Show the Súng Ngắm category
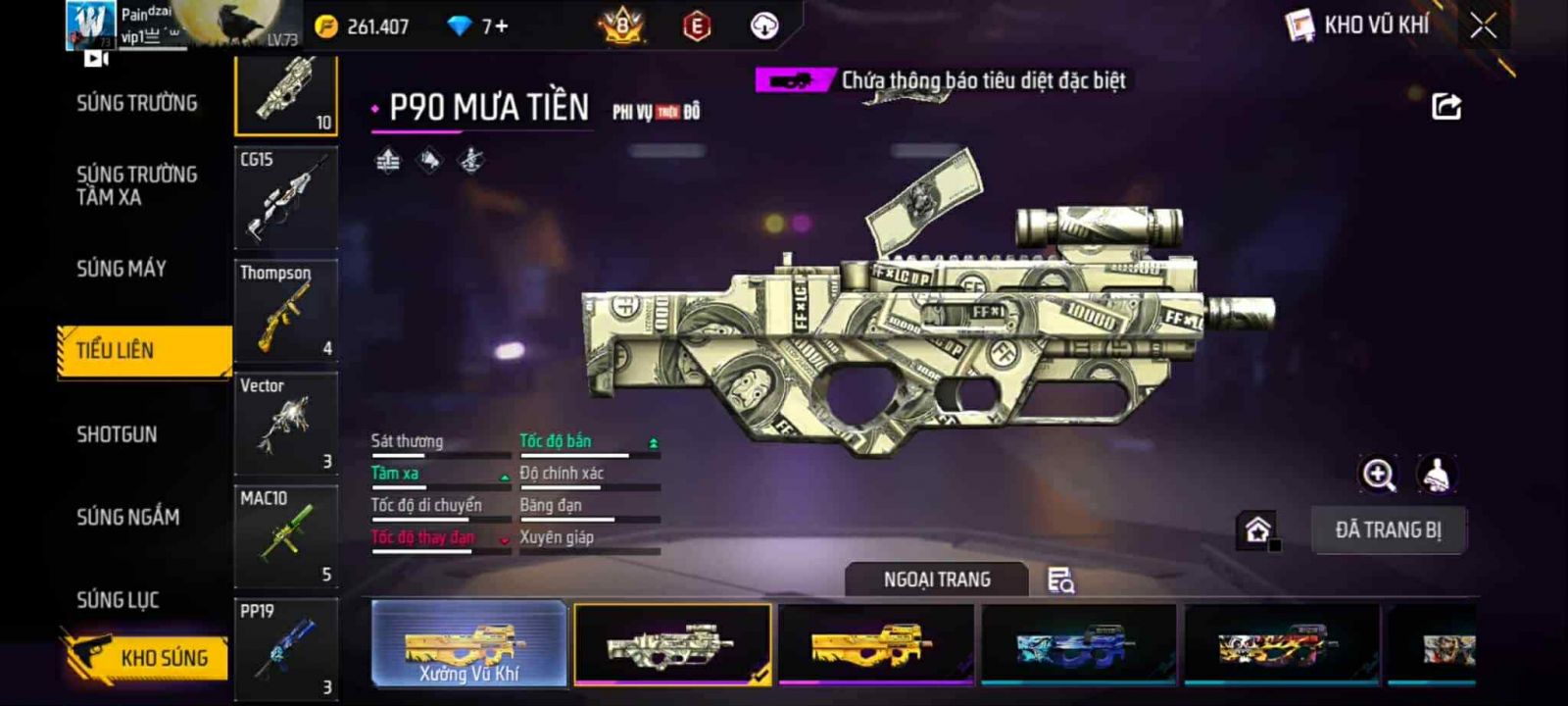This screenshot has width=1568, height=706. 128,517
